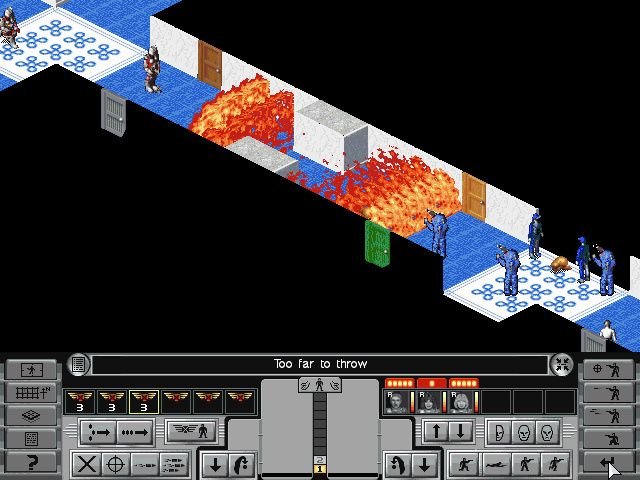Select squad one's first winged badge
The width and height of the screenshot is (640, 480).
click(79, 402)
